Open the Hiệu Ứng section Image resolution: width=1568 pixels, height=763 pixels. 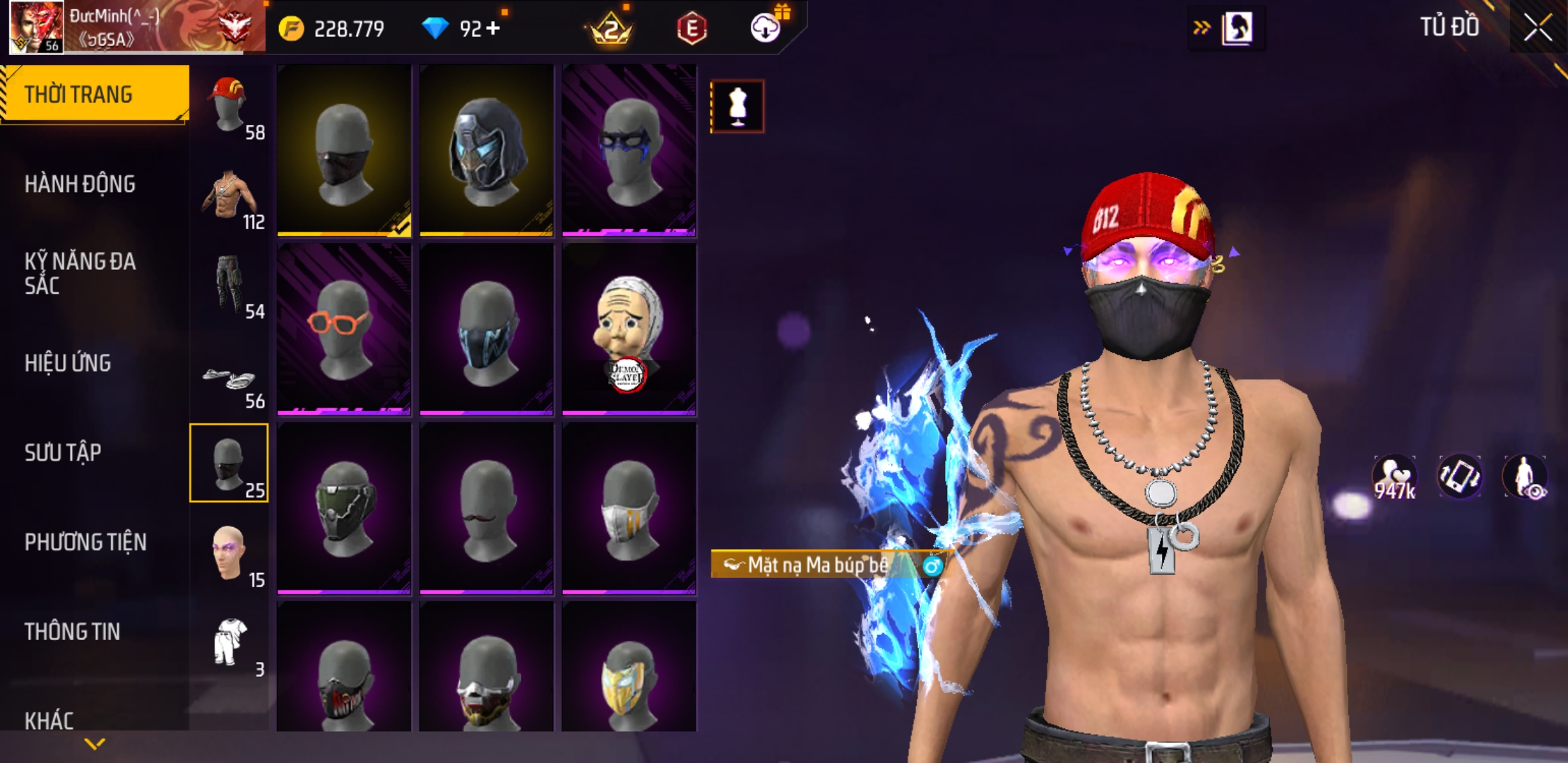[68, 363]
